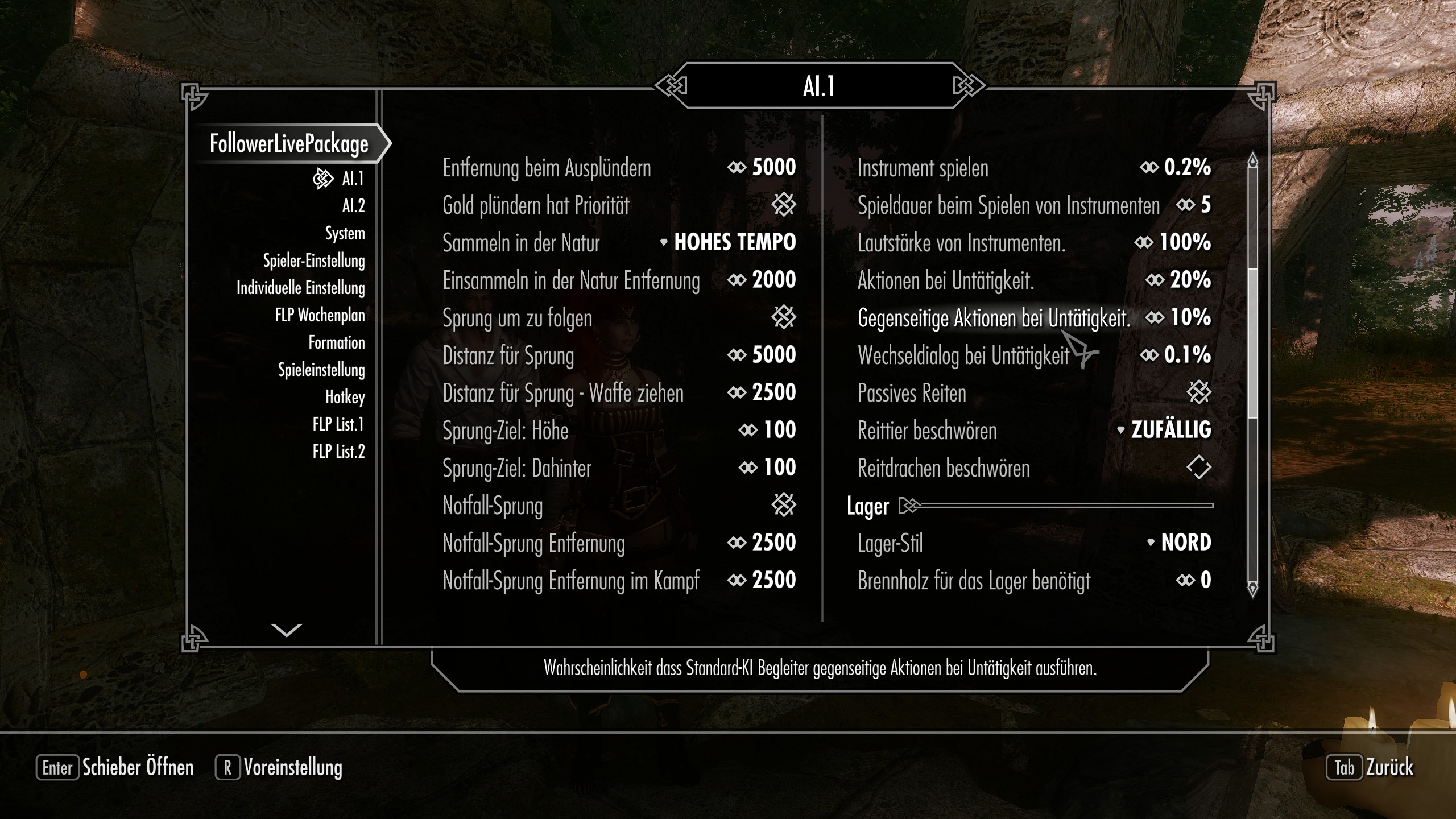Show the Hotkey page
1456x819 pixels.
(345, 397)
